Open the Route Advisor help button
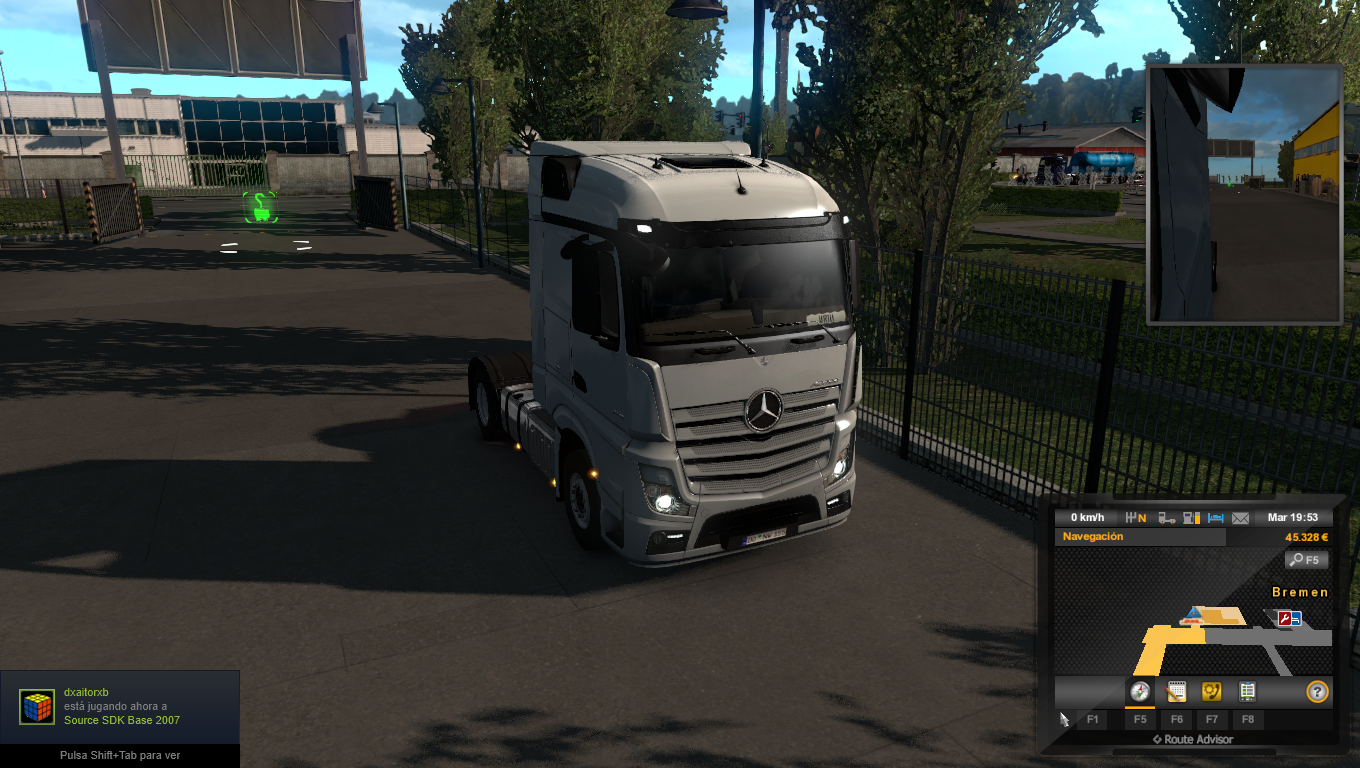Viewport: 1360px width, 768px height. pos(1317,691)
